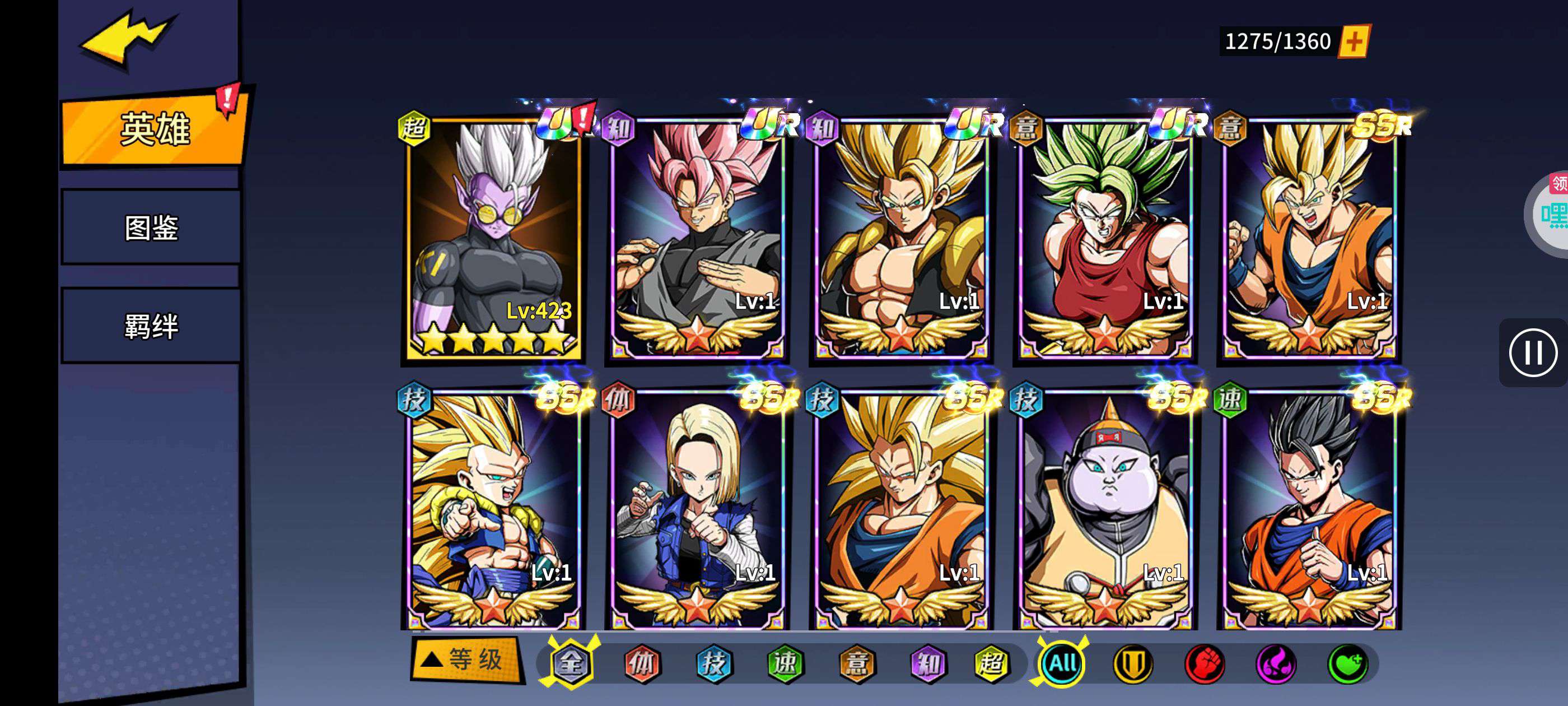
Task: Filter heroes by yellow 超 type
Action: coord(991,663)
